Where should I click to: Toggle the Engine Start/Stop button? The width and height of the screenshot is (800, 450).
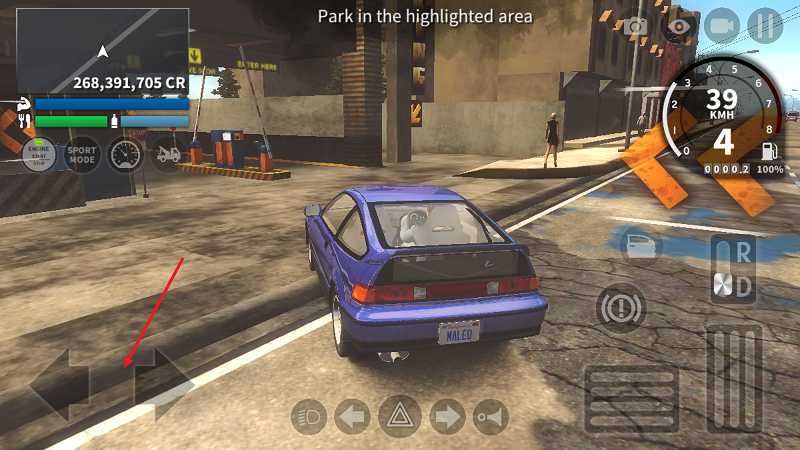click(x=40, y=155)
